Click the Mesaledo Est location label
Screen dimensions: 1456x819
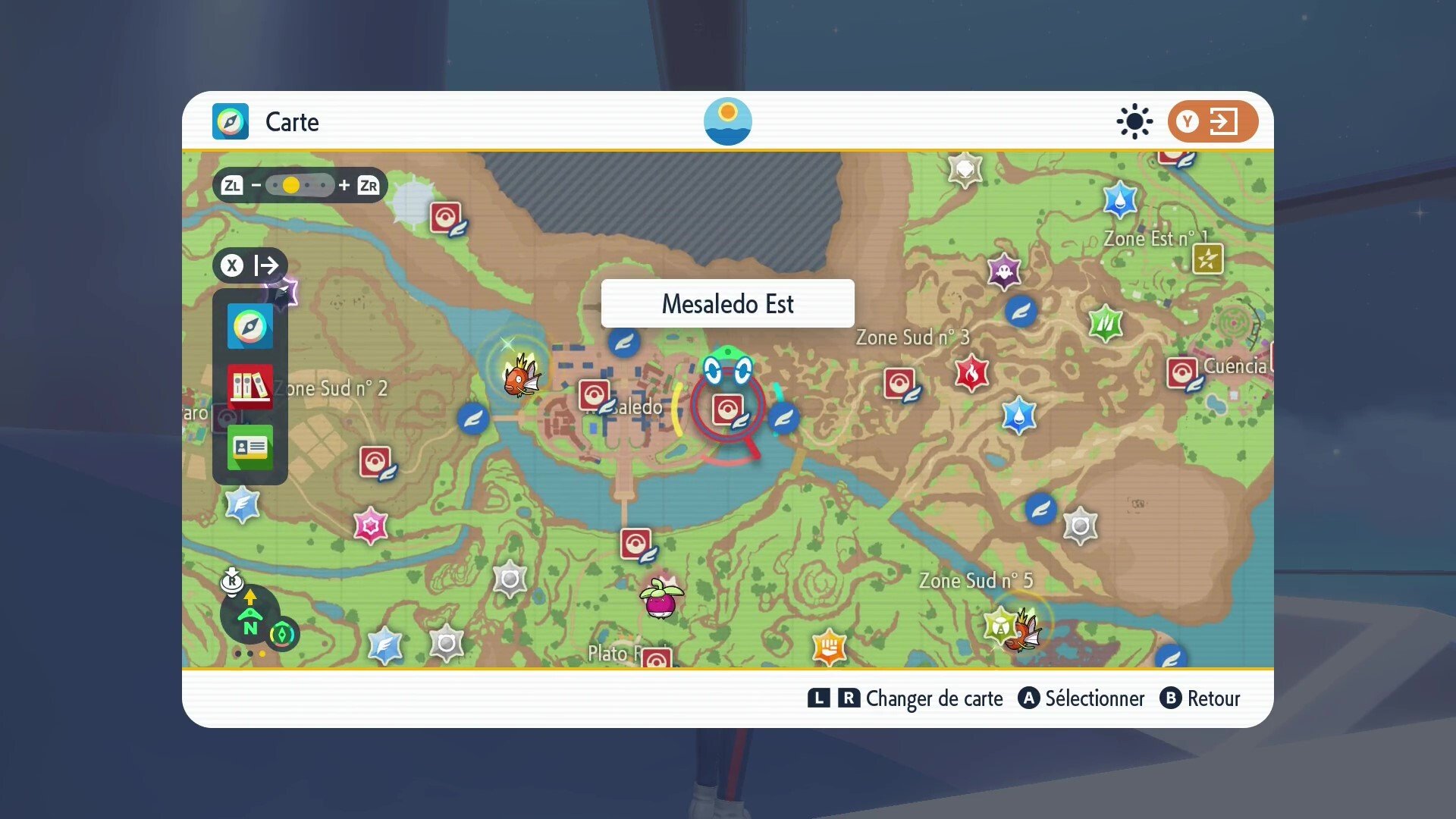(x=726, y=303)
